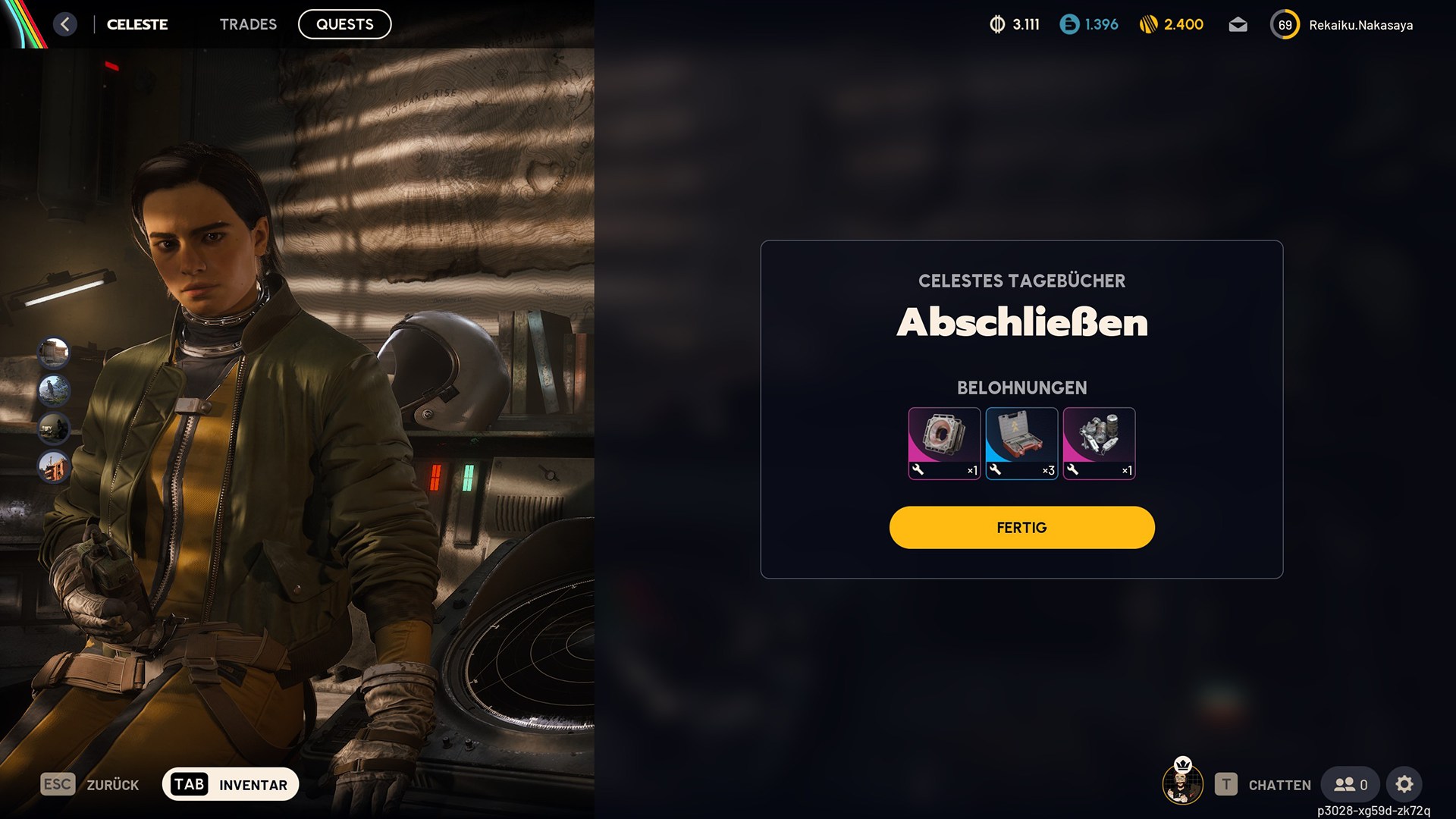Screen dimensions: 1456x819
Task: Select the Quests tab
Action: coord(344,24)
